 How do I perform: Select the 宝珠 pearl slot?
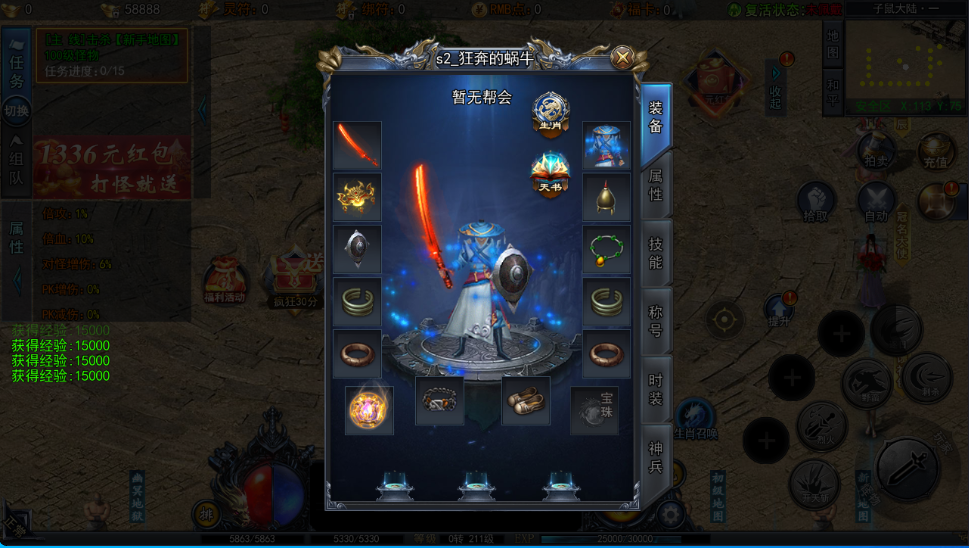point(595,410)
